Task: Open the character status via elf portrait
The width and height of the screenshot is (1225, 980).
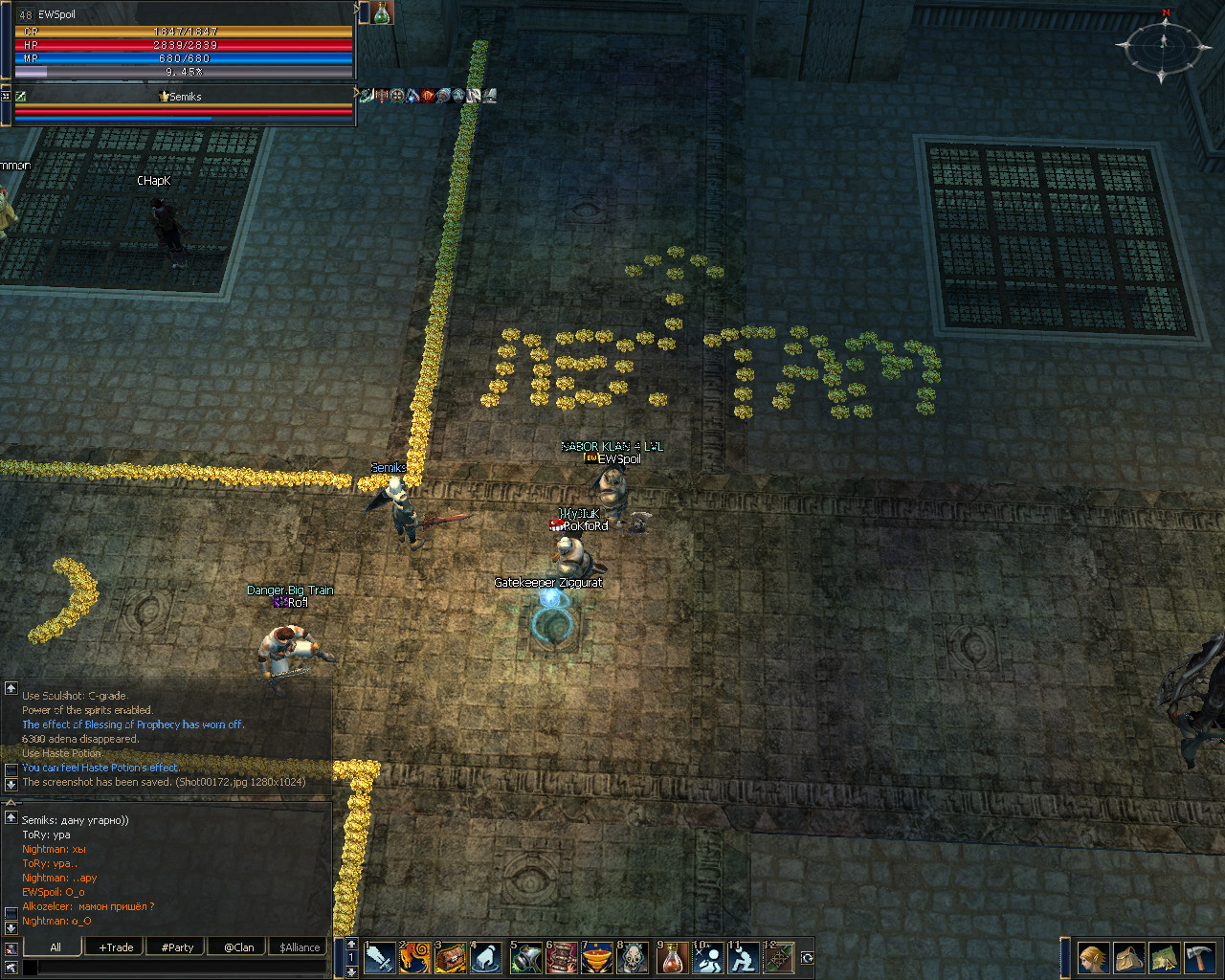Action: 1093,957
